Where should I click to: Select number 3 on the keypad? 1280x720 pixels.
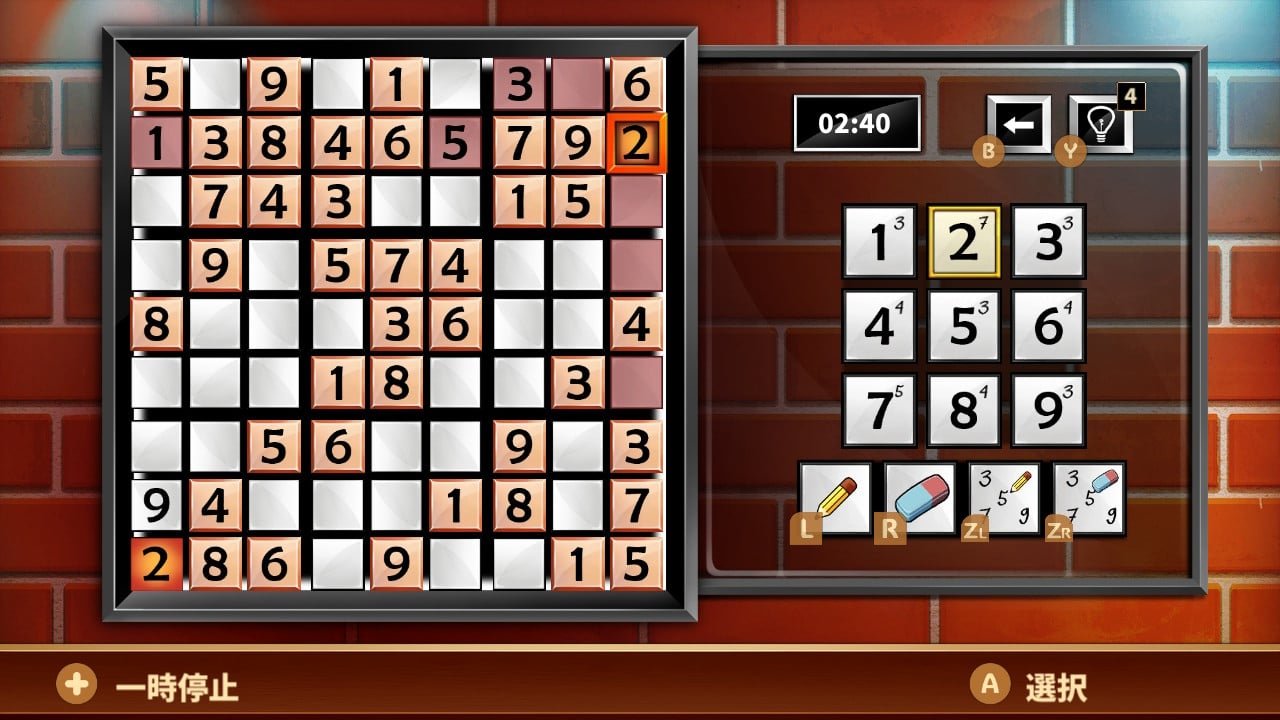coord(1048,241)
